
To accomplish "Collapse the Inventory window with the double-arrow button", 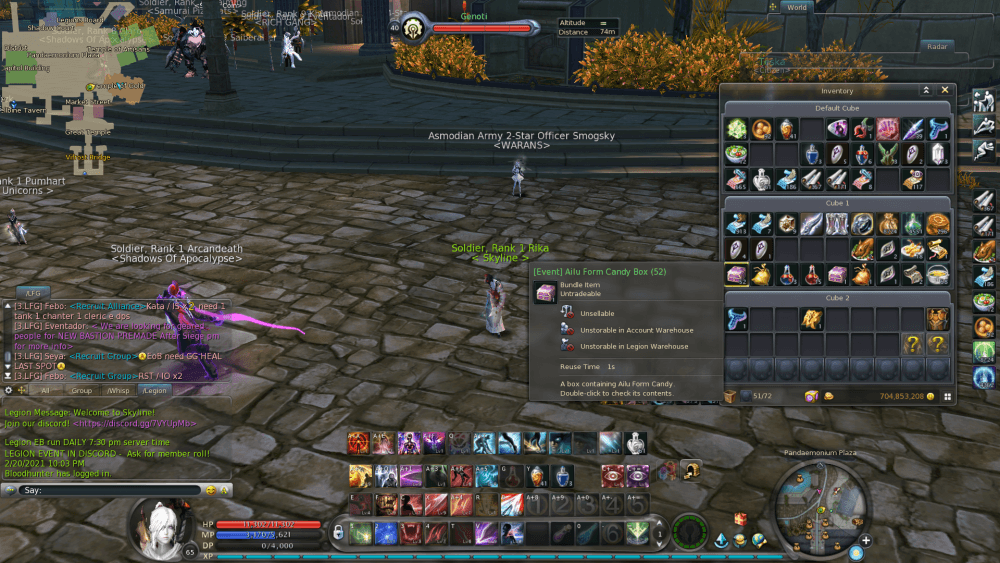I will 926,90.
